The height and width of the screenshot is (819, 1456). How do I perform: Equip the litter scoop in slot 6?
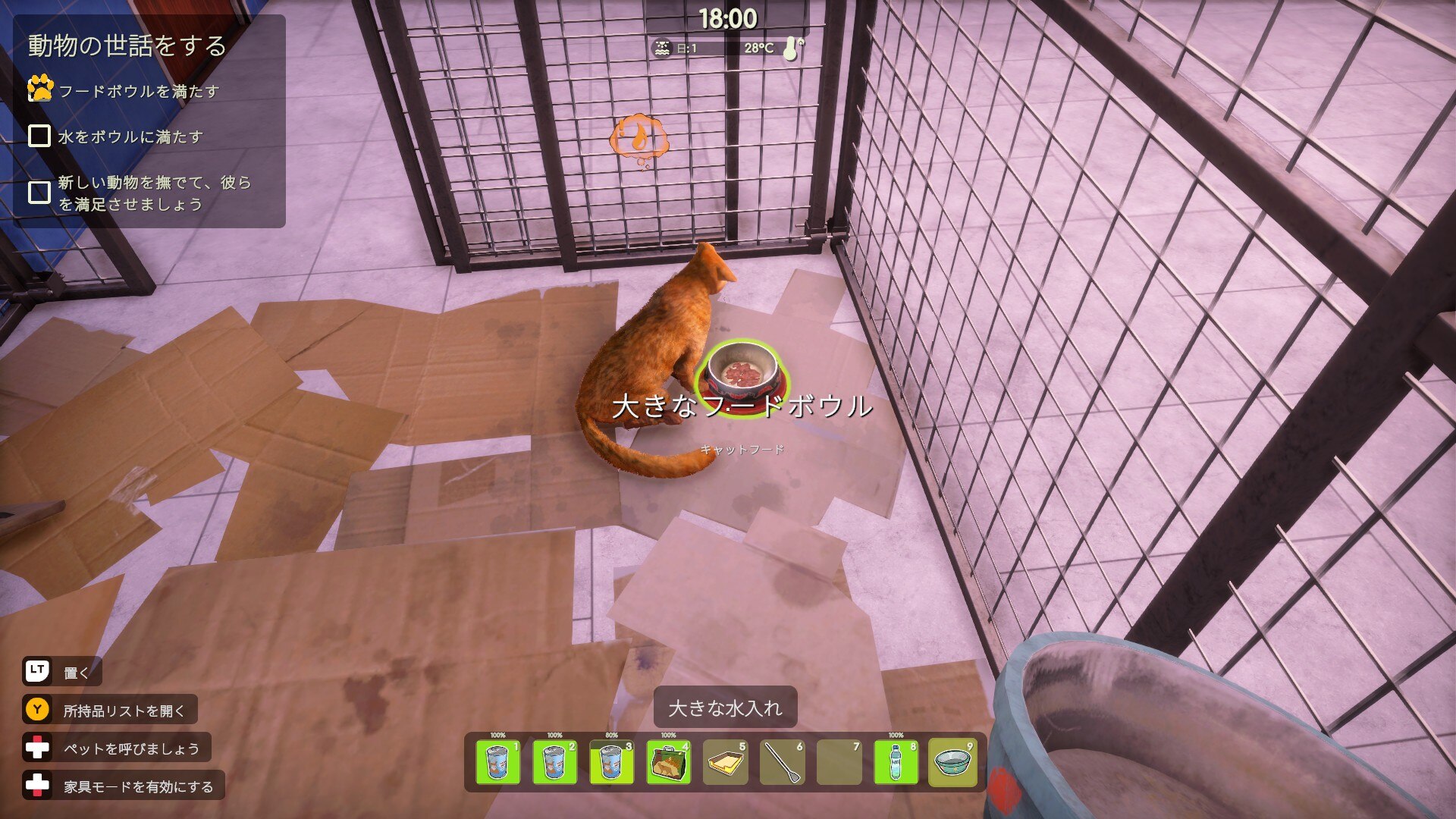pyautogui.click(x=782, y=762)
